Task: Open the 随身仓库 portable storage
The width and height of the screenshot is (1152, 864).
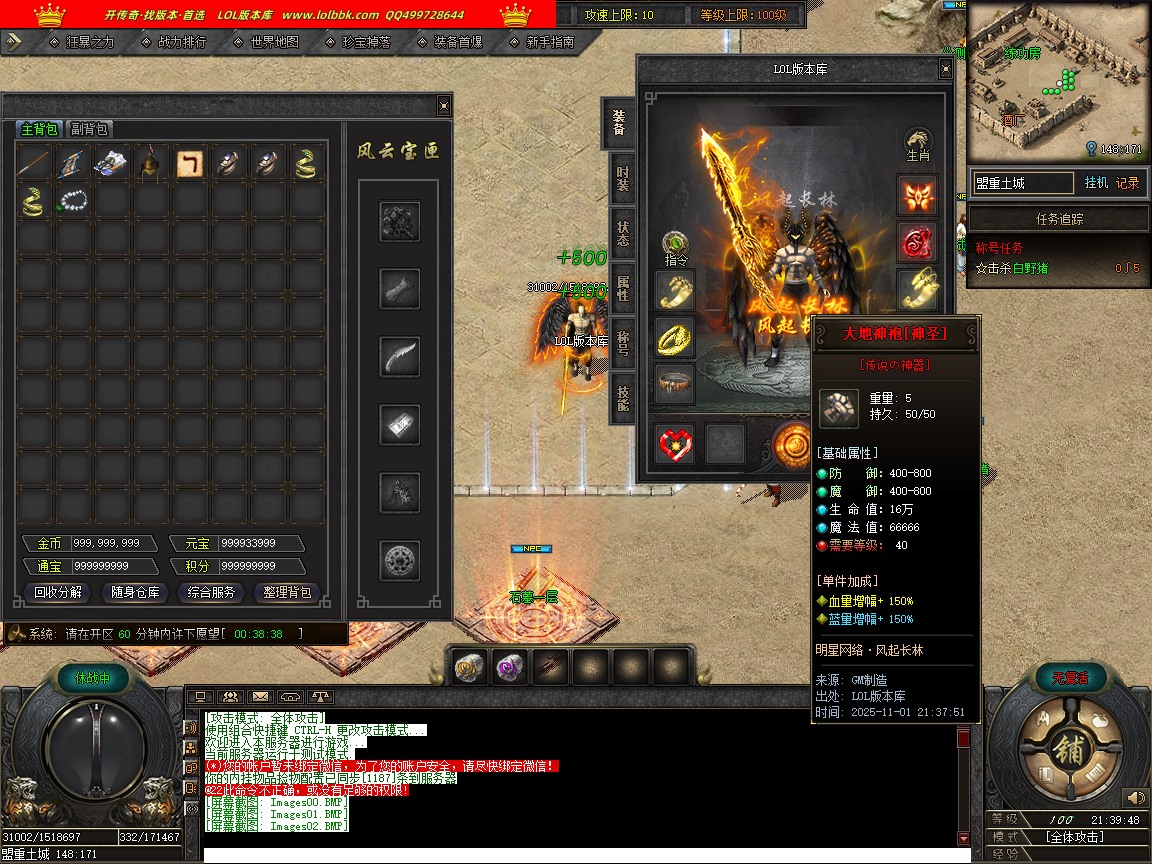Action: (135, 592)
